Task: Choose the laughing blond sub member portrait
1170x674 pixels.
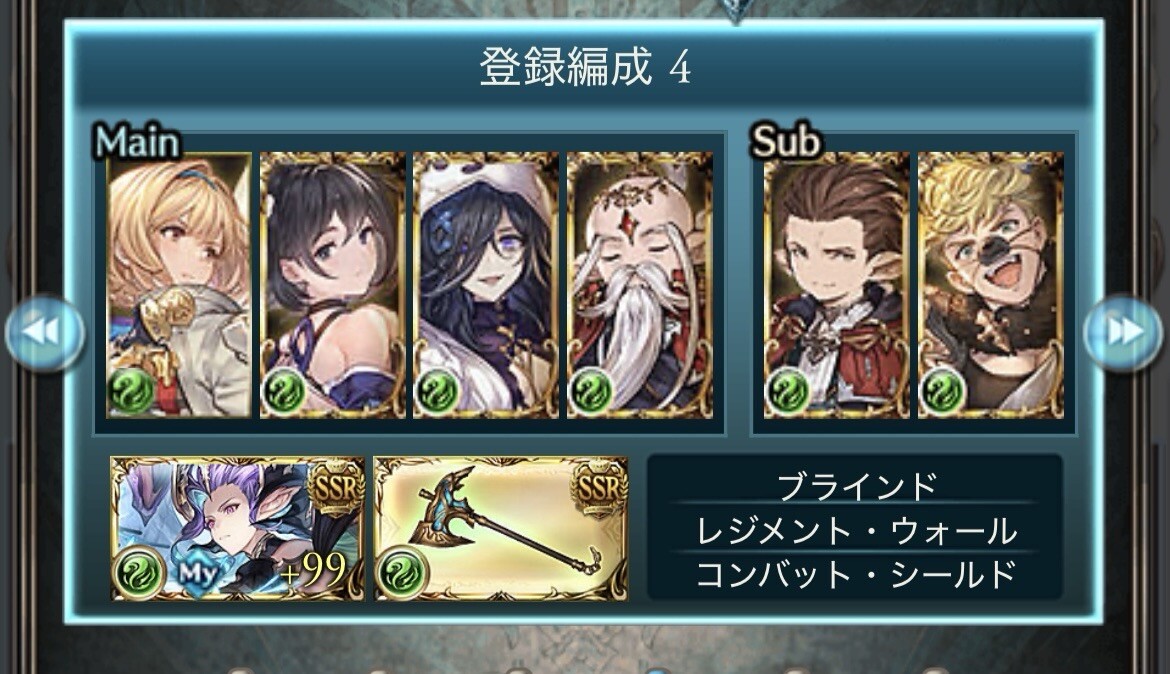Action: (990, 285)
